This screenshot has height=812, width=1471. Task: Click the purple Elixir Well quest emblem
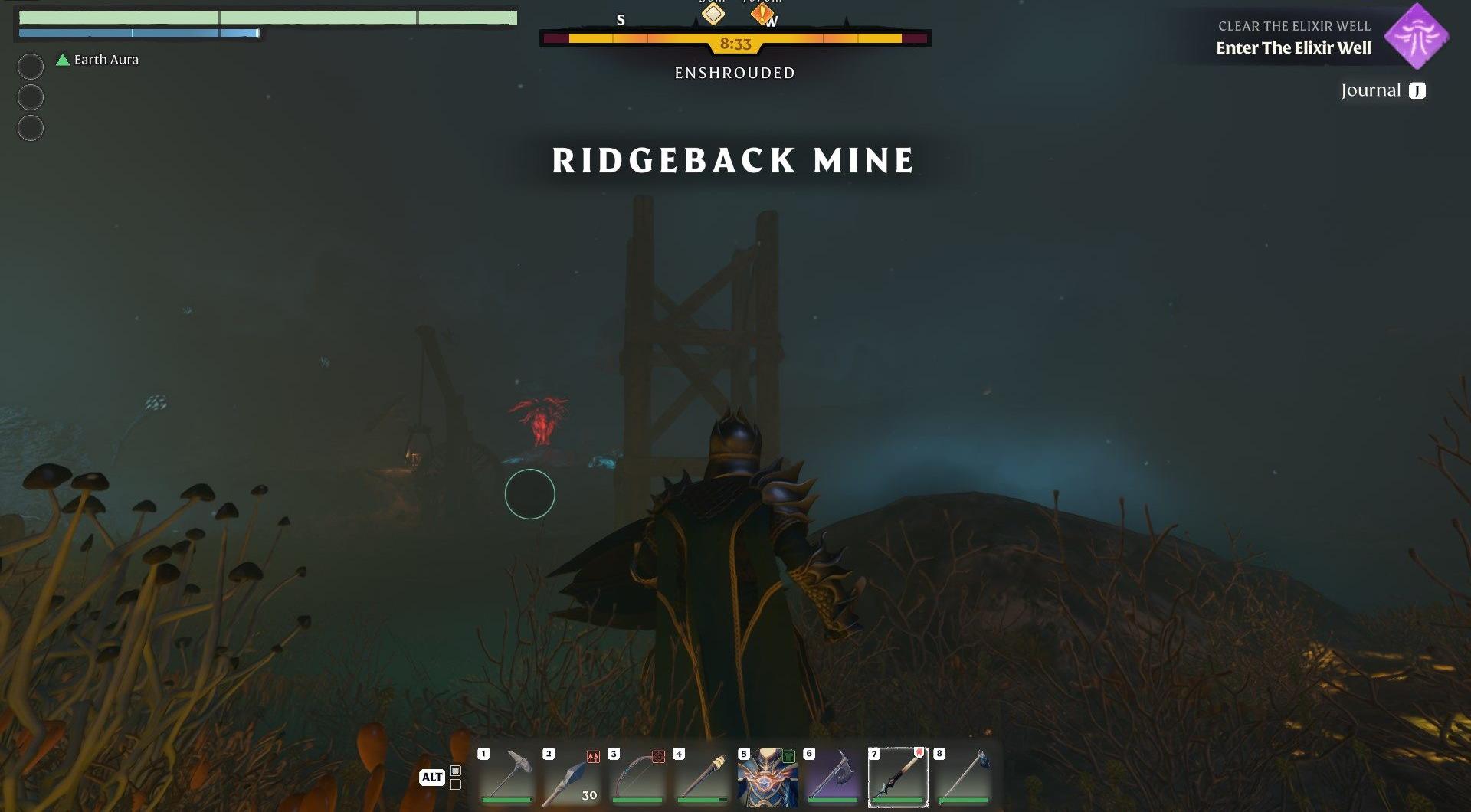pyautogui.click(x=1417, y=36)
